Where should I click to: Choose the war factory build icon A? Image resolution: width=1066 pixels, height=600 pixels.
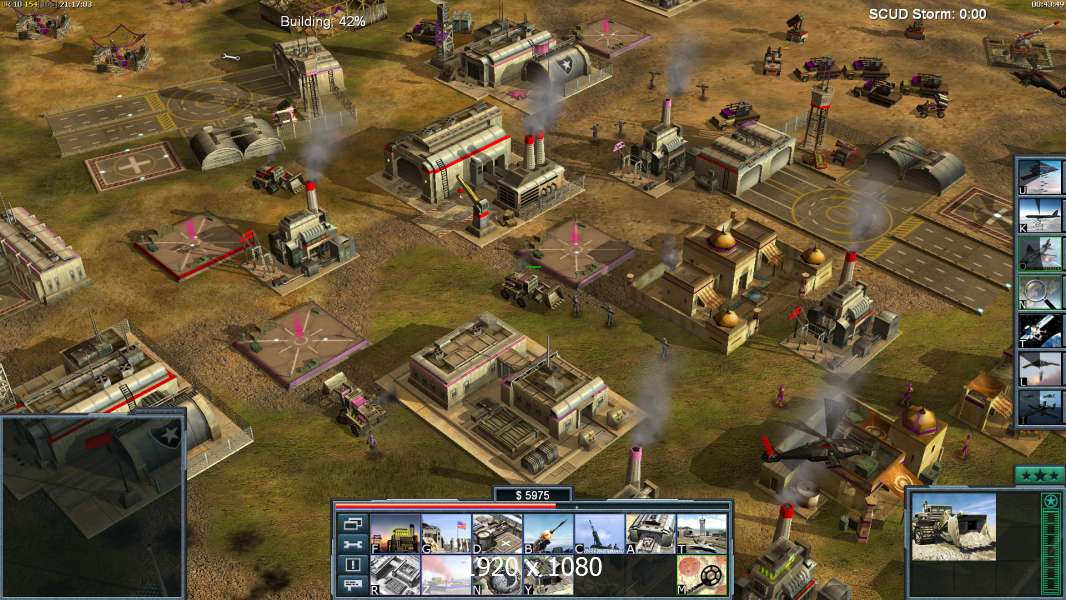pyautogui.click(x=650, y=534)
